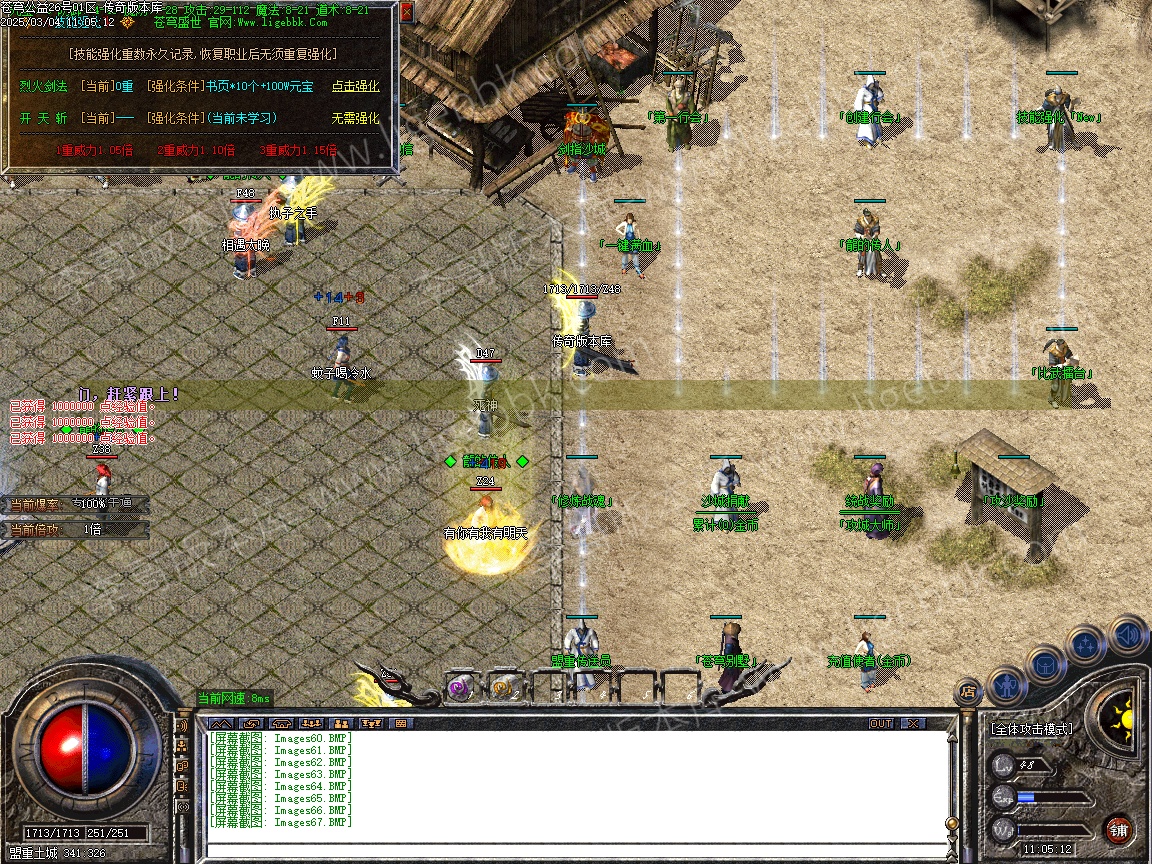
Task: Click the 点击强化 link for 烈火剑法
Action: click(x=355, y=86)
